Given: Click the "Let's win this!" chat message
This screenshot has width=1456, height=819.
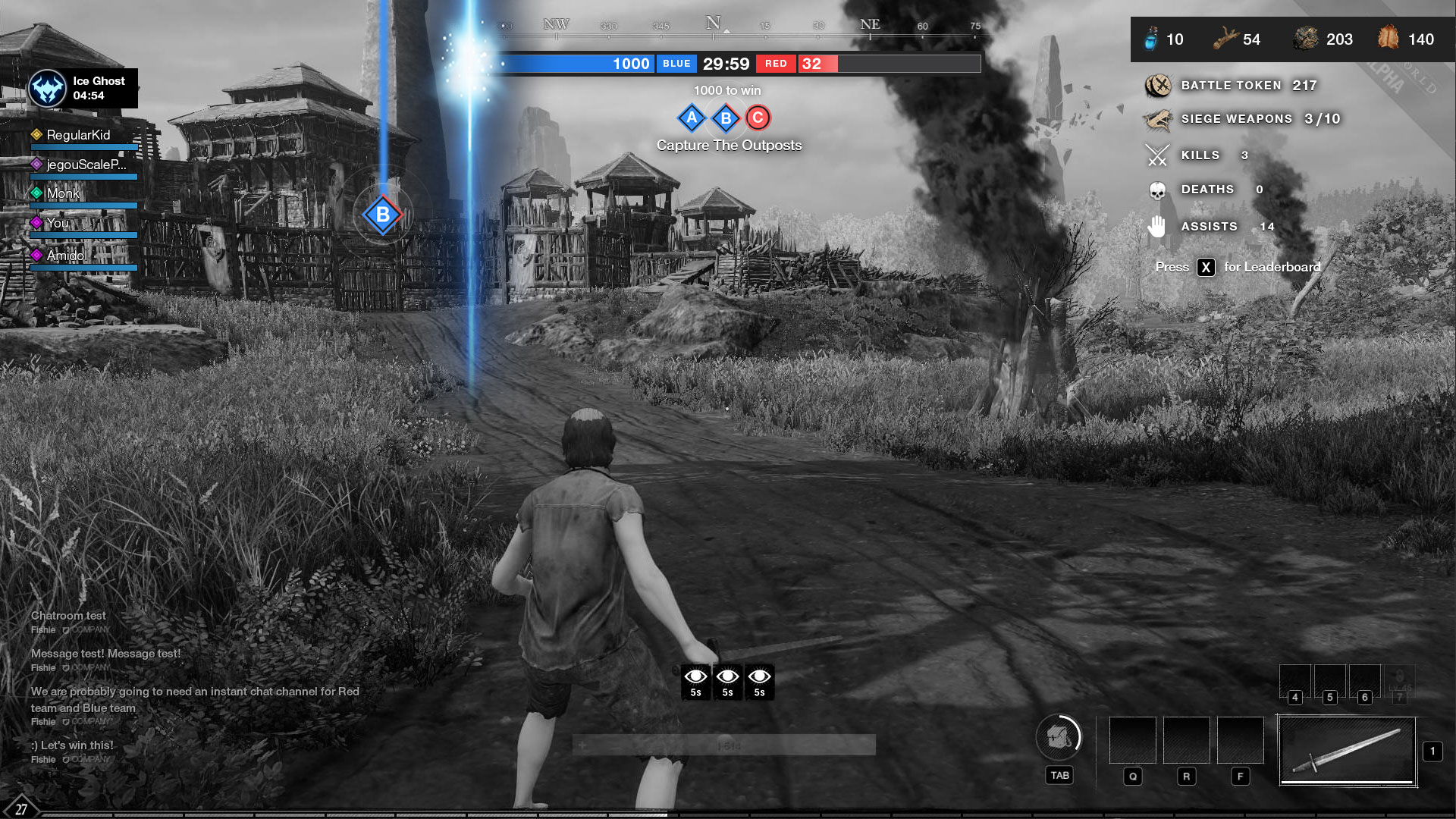Looking at the screenshot, I should pos(72,745).
